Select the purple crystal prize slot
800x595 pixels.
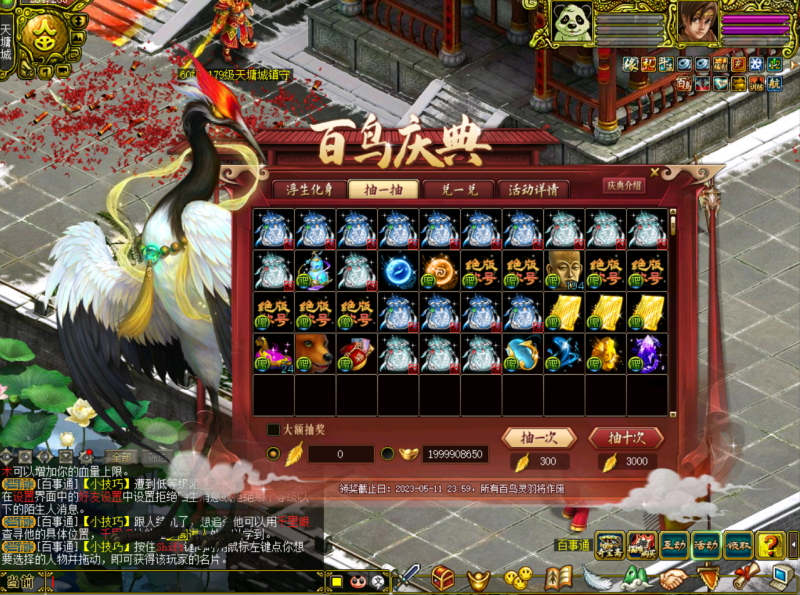(647, 354)
